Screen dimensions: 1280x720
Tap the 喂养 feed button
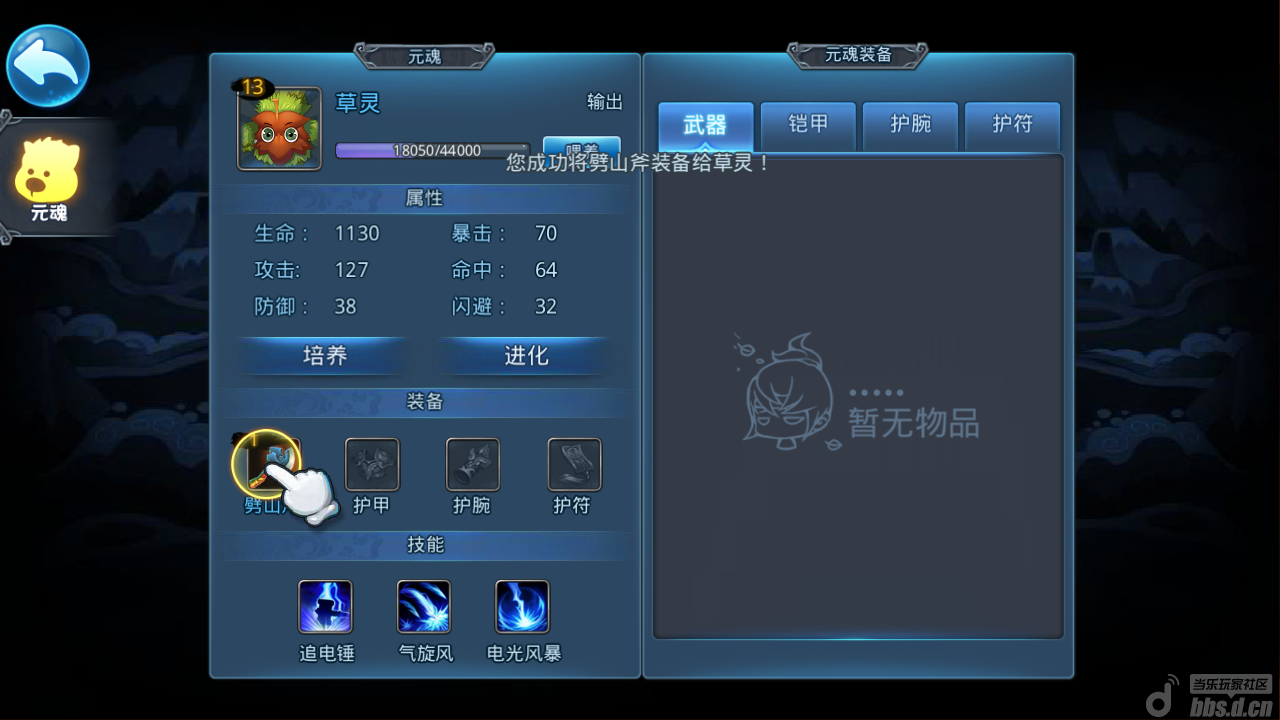point(581,150)
